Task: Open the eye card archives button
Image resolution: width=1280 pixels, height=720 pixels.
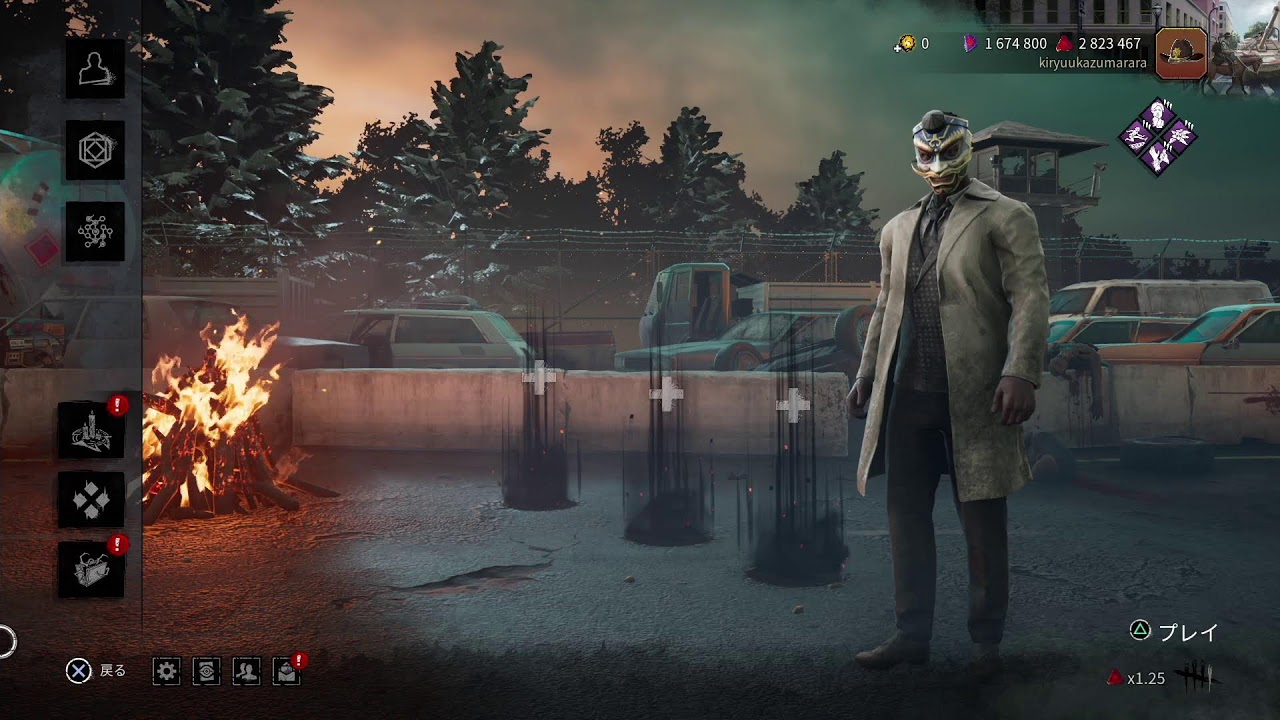Action: click(207, 671)
